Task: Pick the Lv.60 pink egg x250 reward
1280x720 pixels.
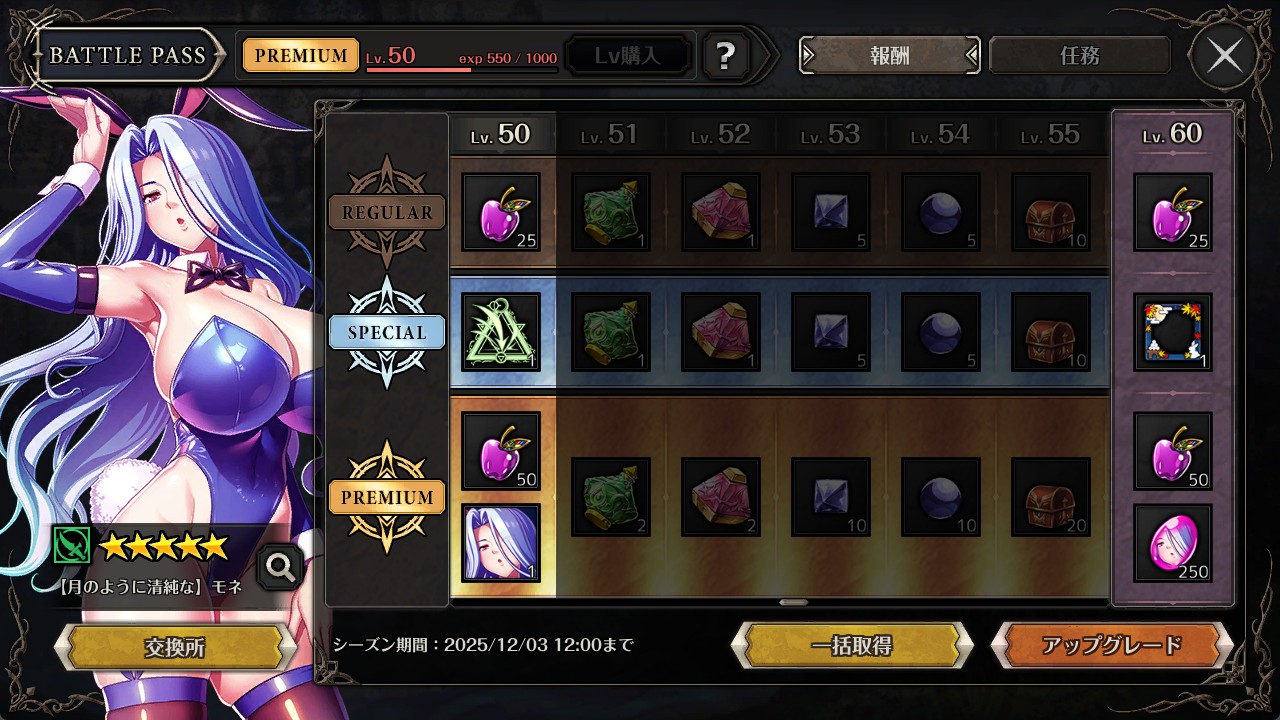Action: click(1173, 543)
